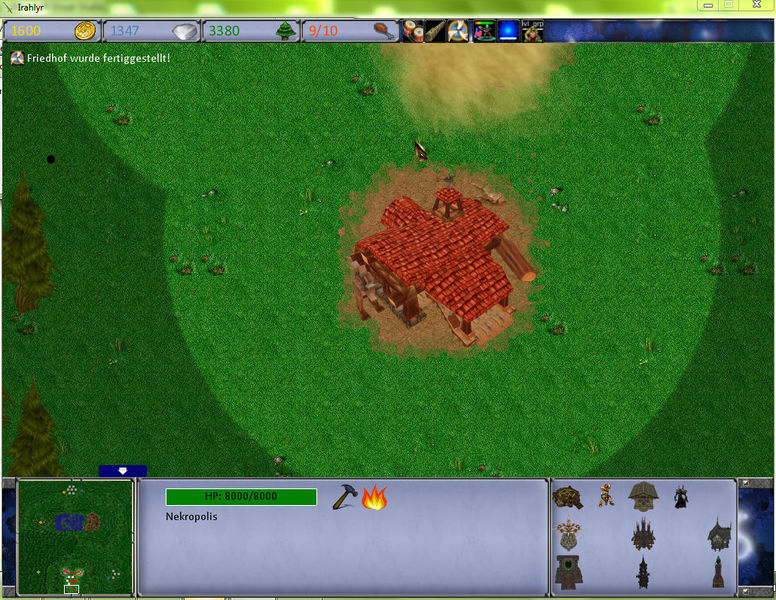The width and height of the screenshot is (776, 600).
Task: Click the spyglass icon in the toolbar
Action: [x=435, y=30]
